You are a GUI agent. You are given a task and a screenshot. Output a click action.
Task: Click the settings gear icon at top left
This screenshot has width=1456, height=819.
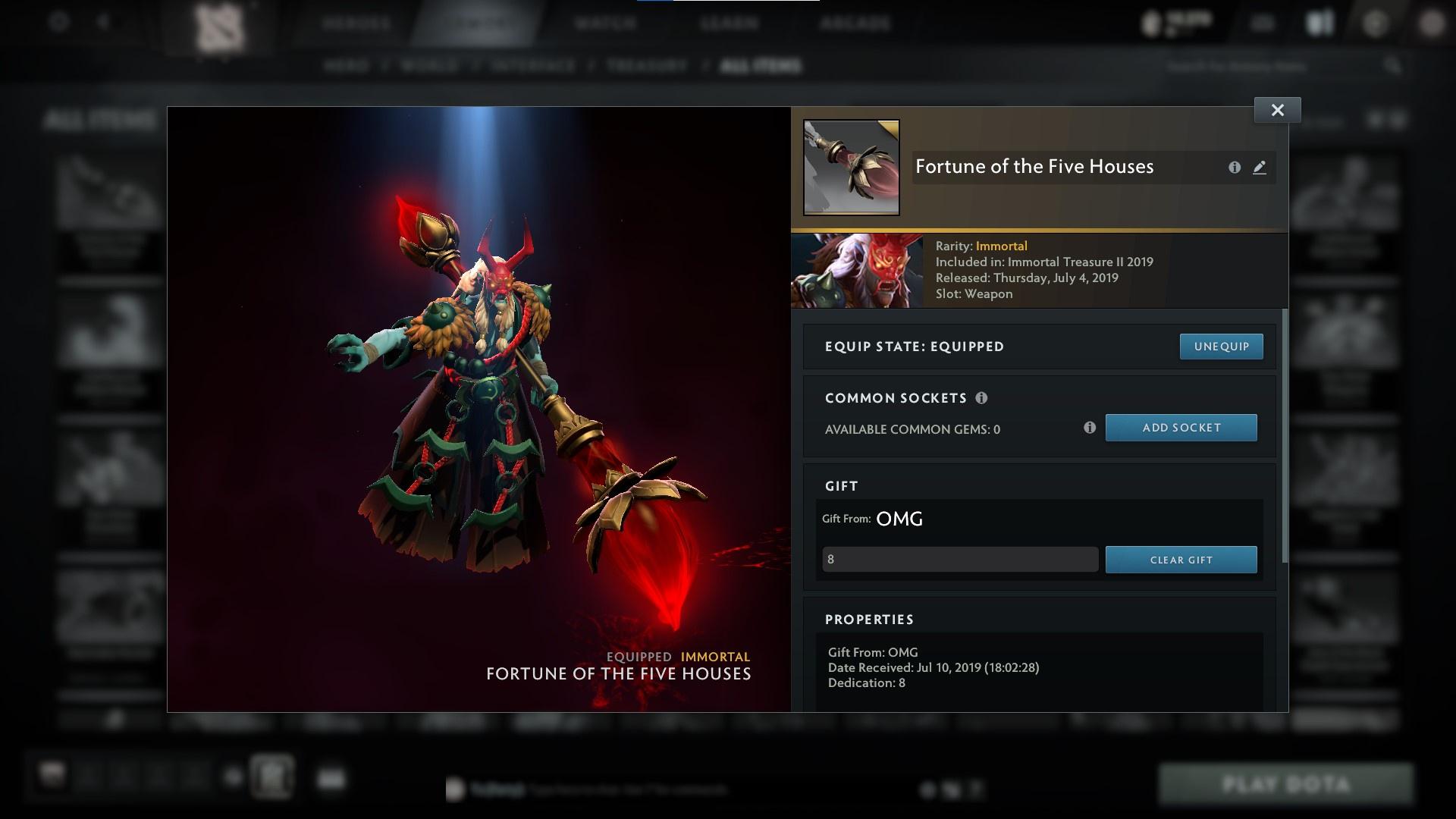[x=58, y=22]
